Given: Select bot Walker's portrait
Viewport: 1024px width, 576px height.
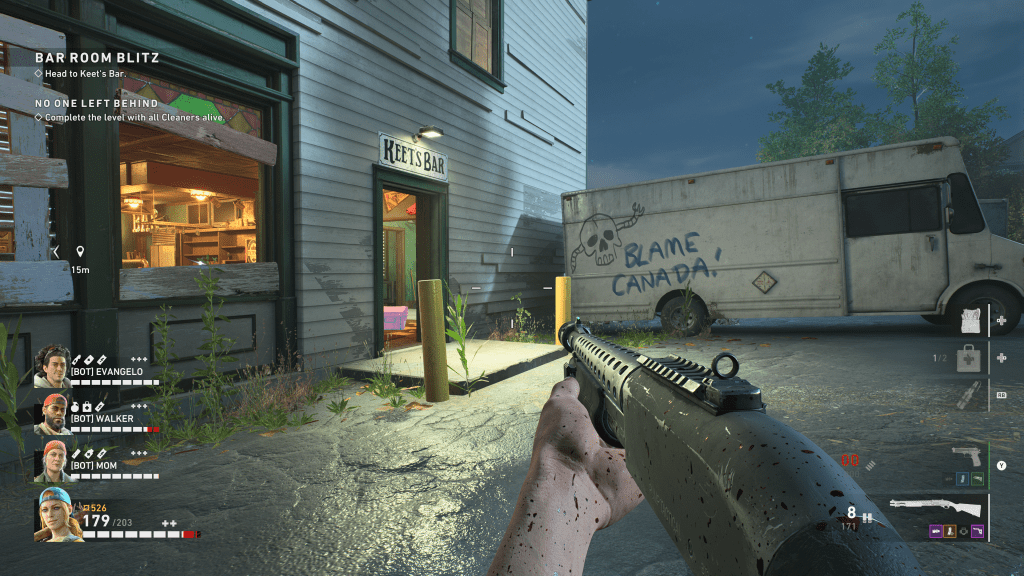Looking at the screenshot, I should click(53, 414).
